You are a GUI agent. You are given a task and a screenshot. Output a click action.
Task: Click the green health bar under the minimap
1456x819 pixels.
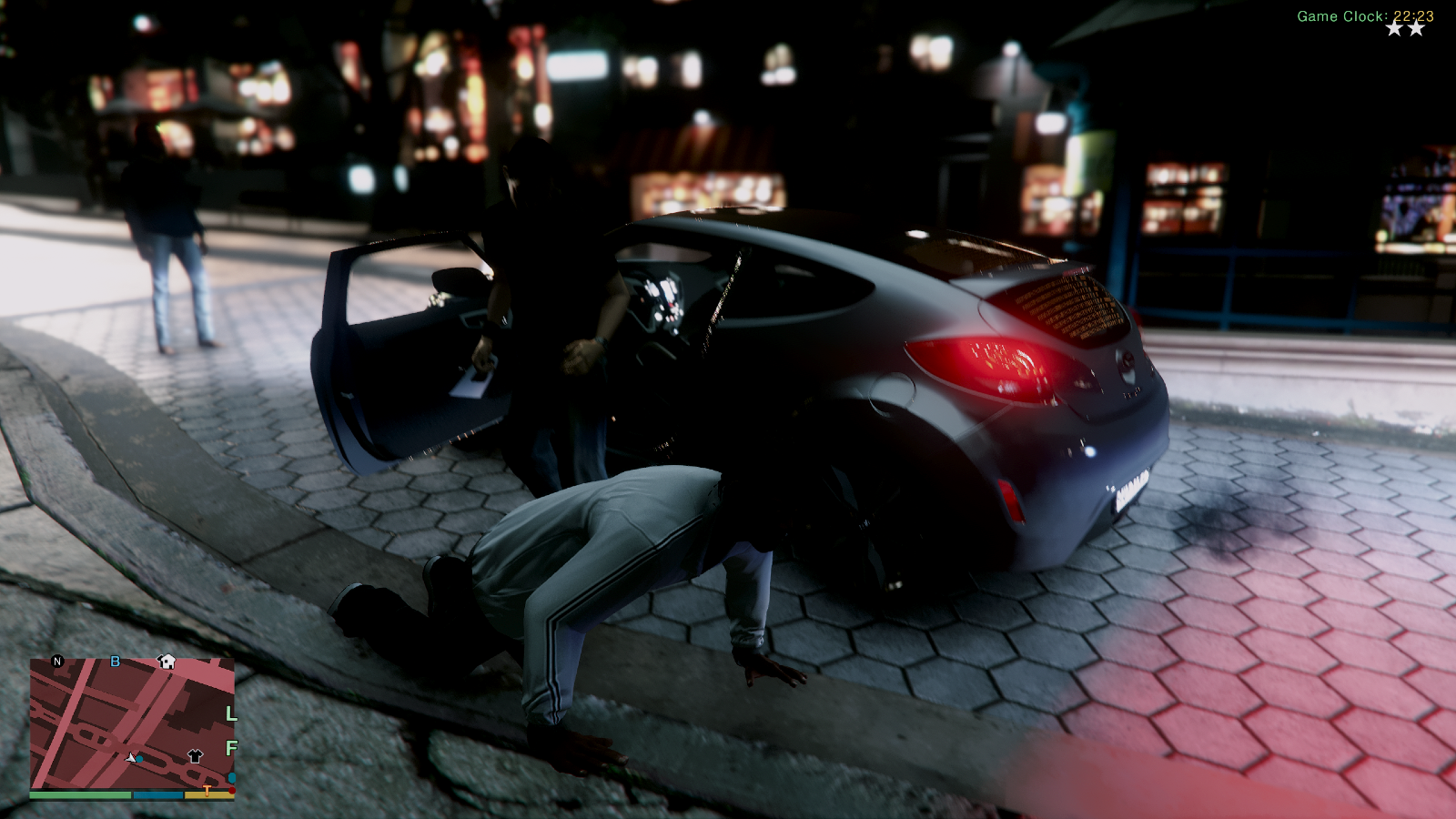tap(80, 794)
